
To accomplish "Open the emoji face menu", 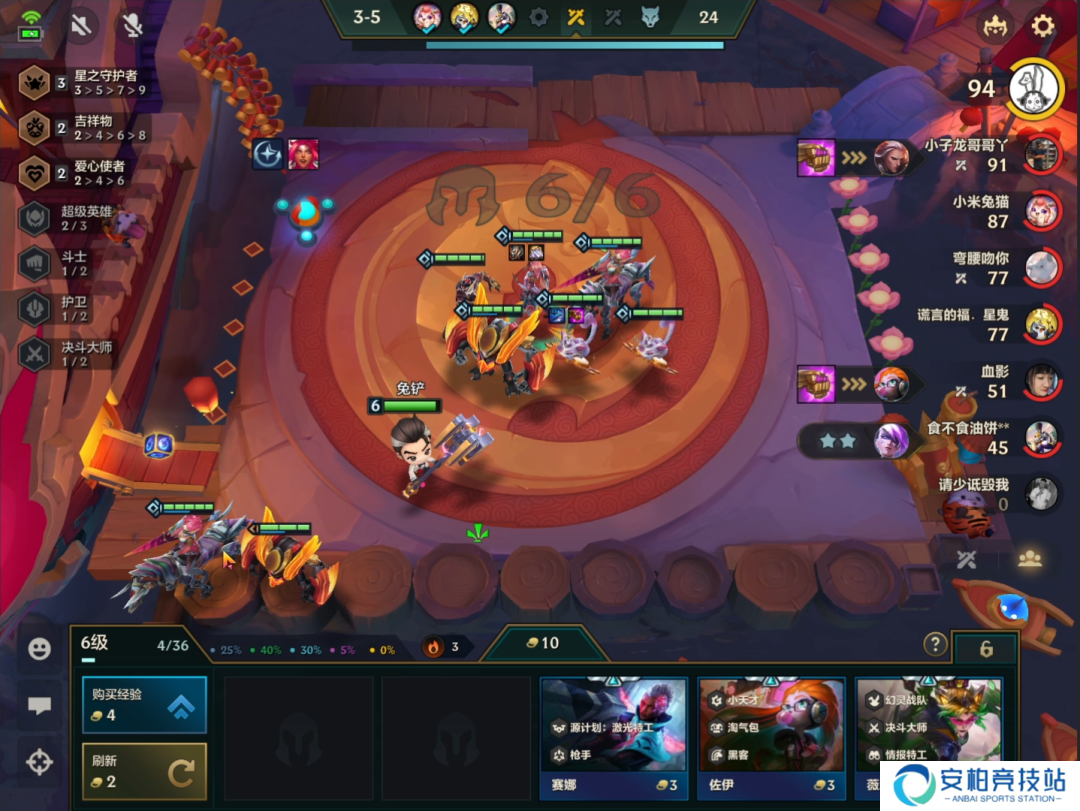I will point(39,649).
